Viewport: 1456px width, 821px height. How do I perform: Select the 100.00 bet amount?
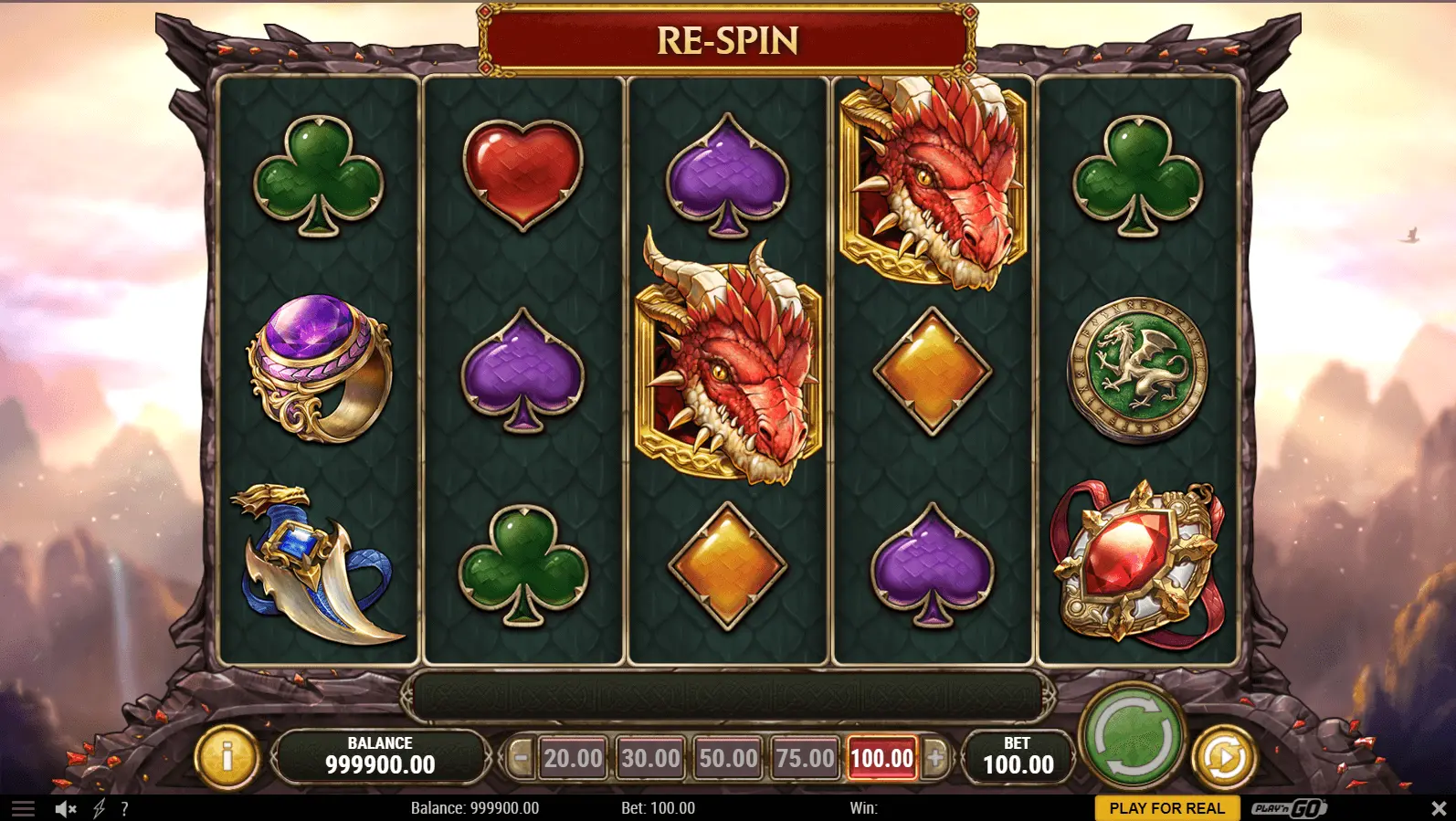click(x=881, y=758)
